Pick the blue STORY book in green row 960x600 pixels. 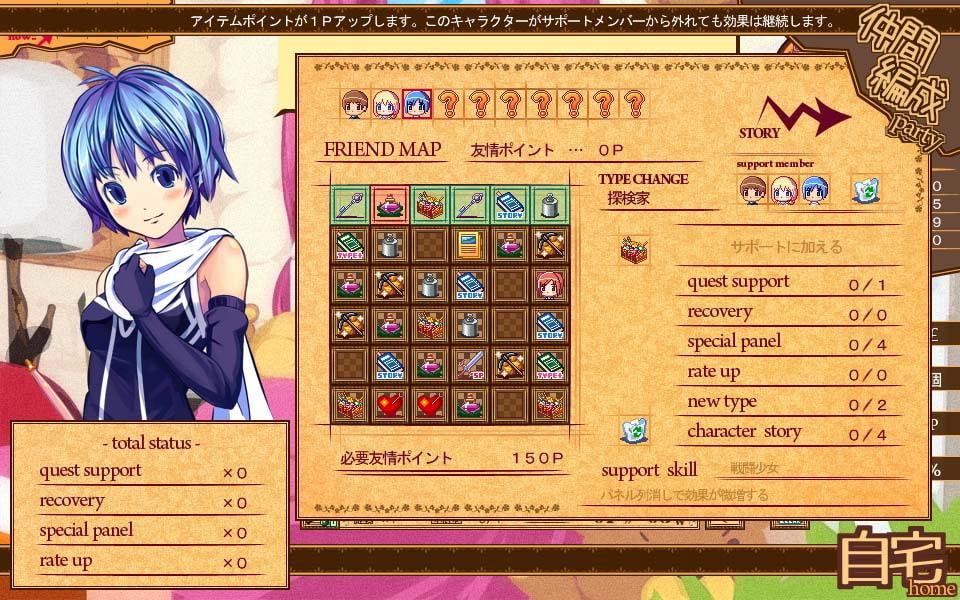point(509,205)
